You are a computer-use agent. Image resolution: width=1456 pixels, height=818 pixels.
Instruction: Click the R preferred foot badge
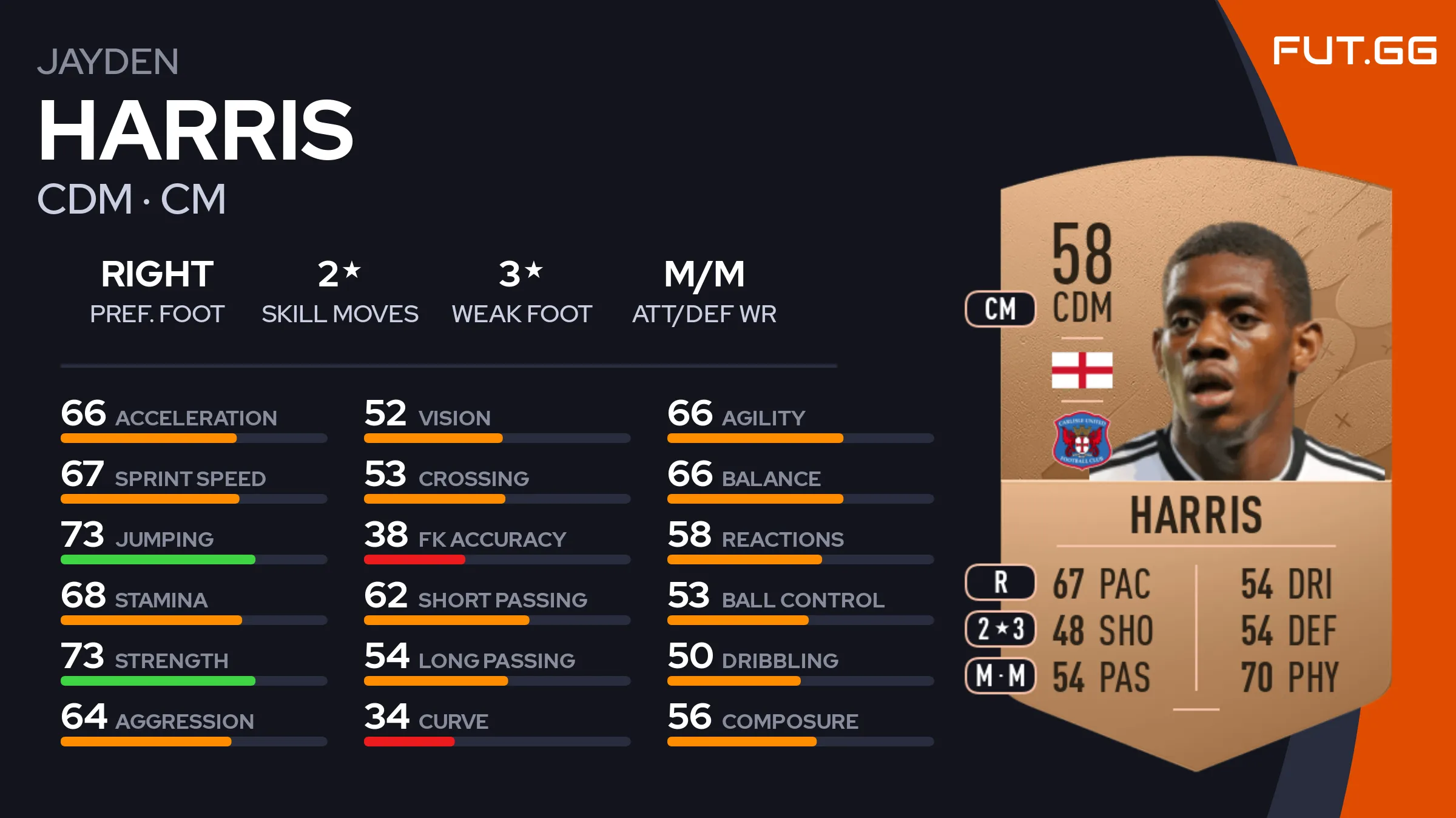[1000, 583]
